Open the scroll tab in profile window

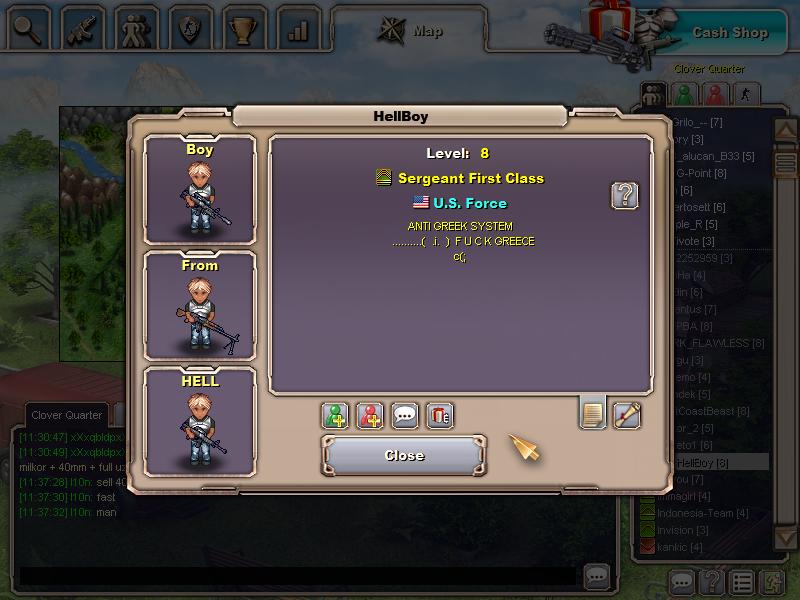coord(627,414)
